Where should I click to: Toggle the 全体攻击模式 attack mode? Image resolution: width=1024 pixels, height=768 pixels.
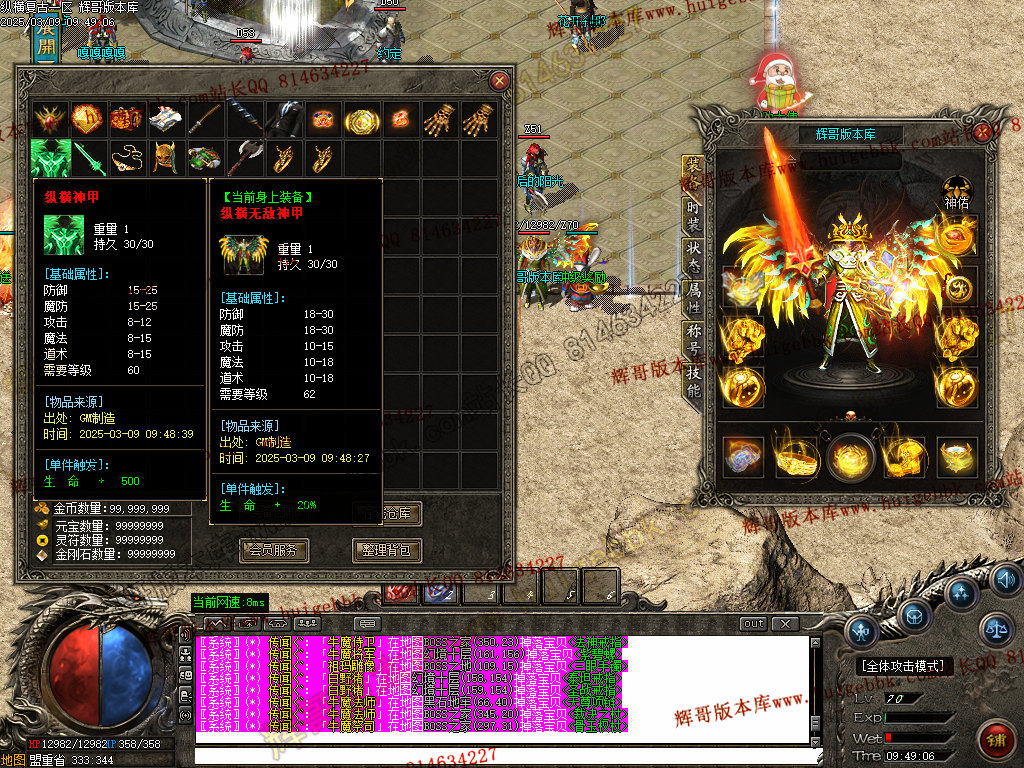(906, 666)
